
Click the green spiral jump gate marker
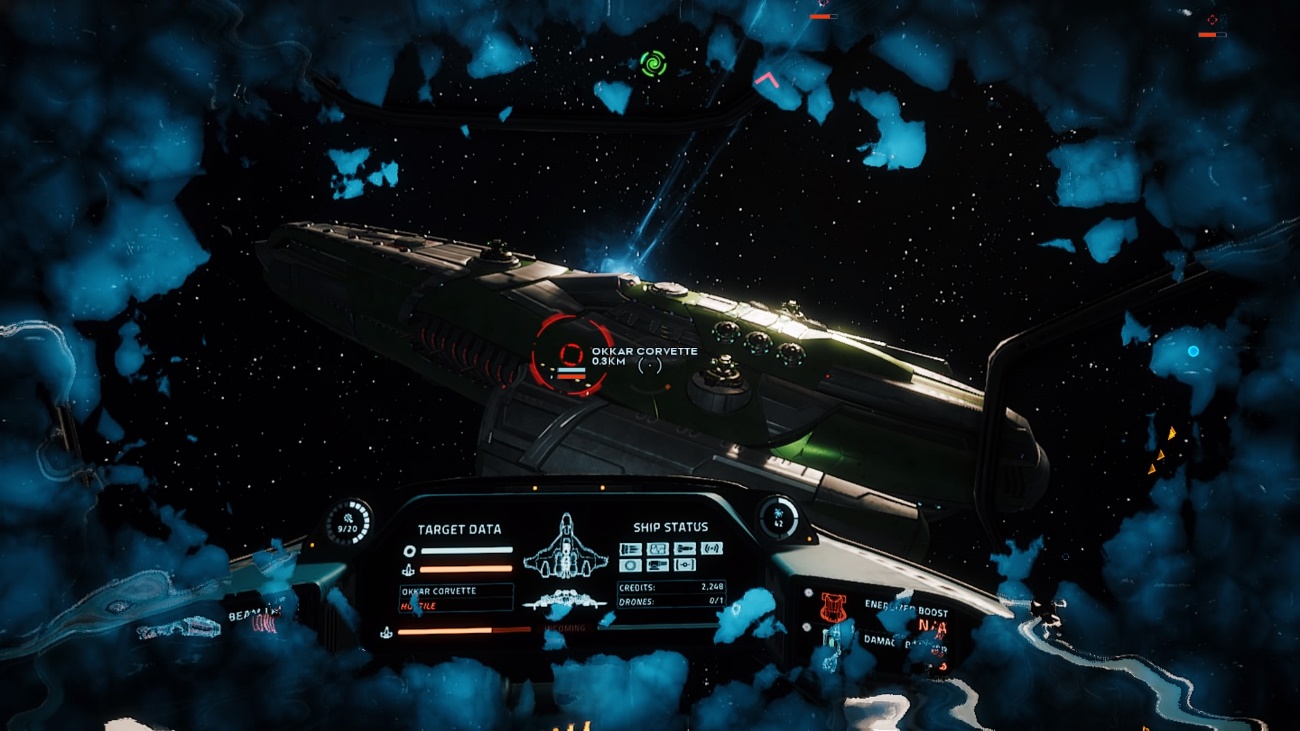point(653,63)
